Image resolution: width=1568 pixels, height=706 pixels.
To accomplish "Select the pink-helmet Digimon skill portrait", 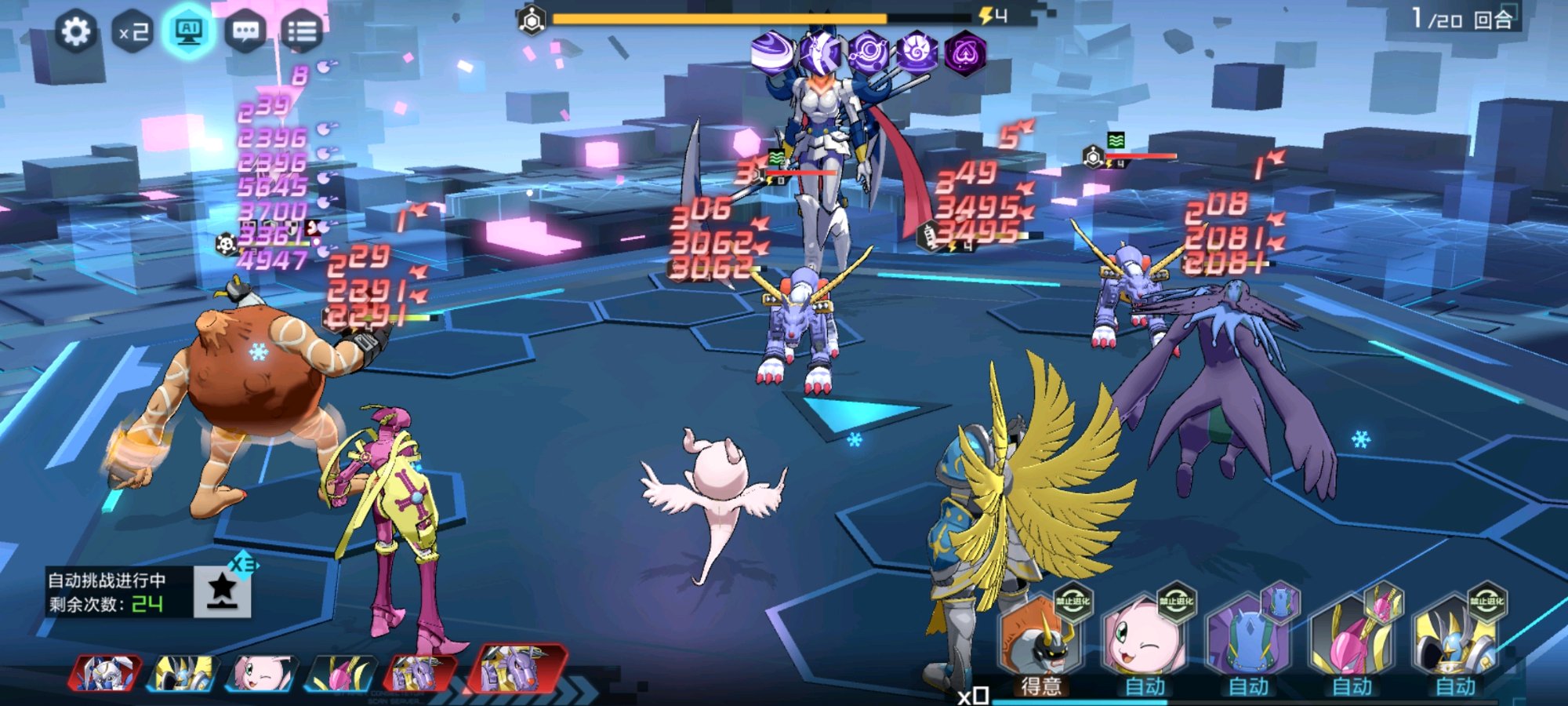I will coord(1352,639).
